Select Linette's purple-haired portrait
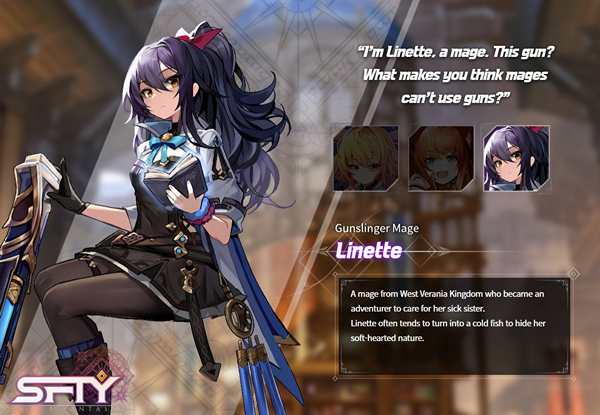 [516, 158]
